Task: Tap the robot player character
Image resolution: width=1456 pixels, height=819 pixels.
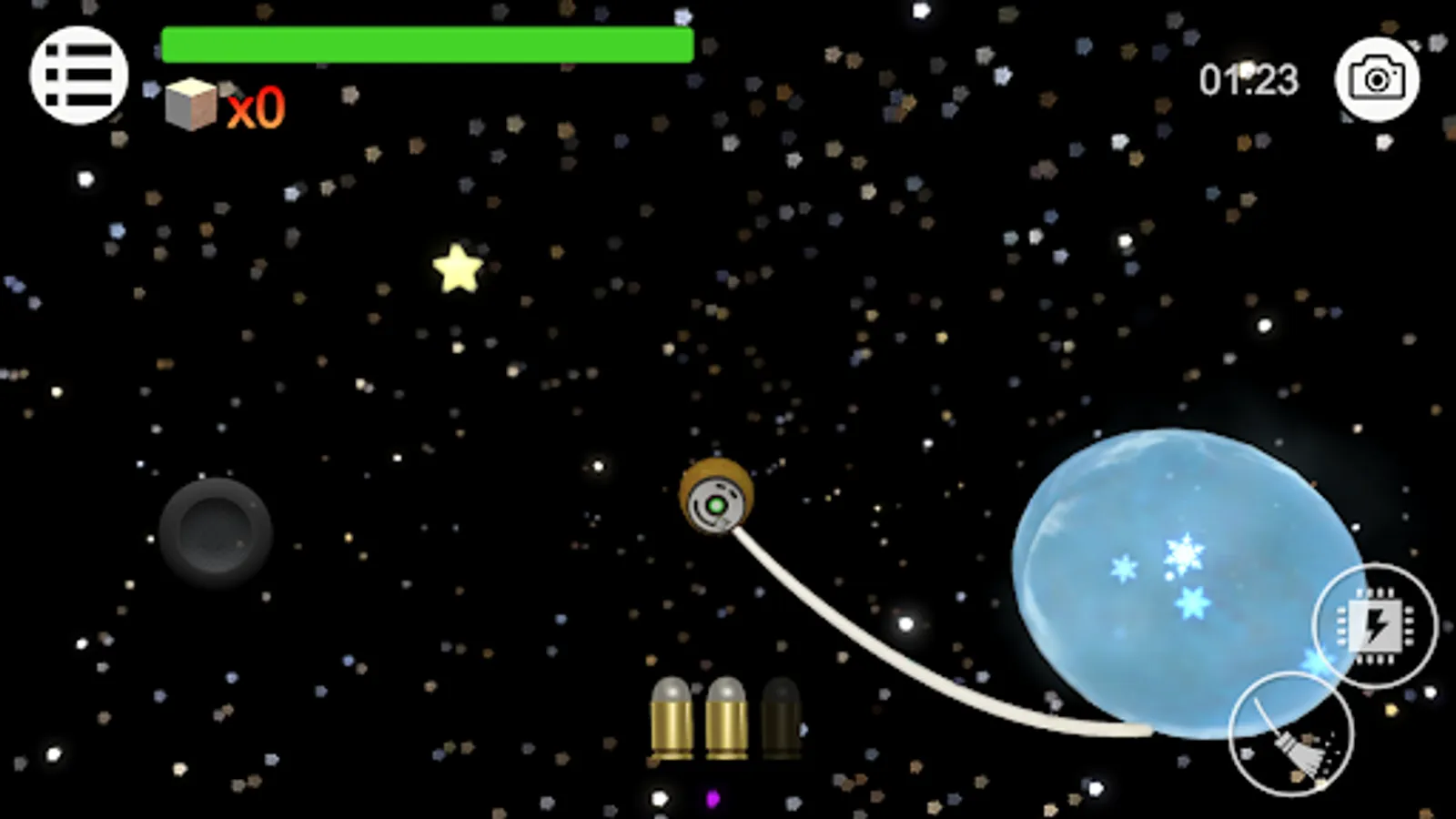Action: point(714,496)
